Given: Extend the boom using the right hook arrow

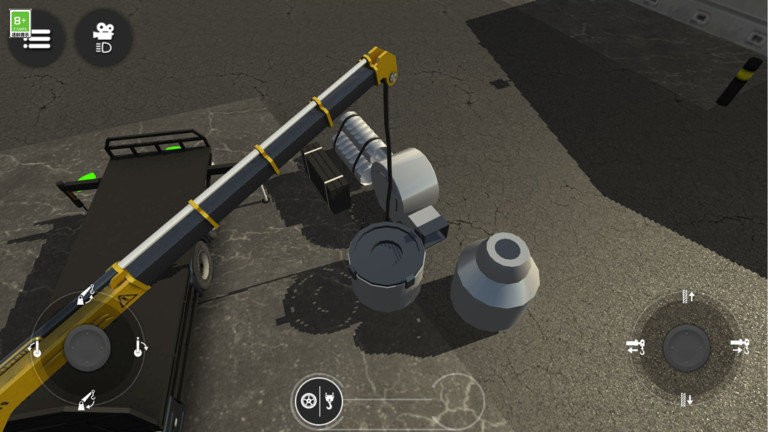Looking at the screenshot, I should coord(739,347).
